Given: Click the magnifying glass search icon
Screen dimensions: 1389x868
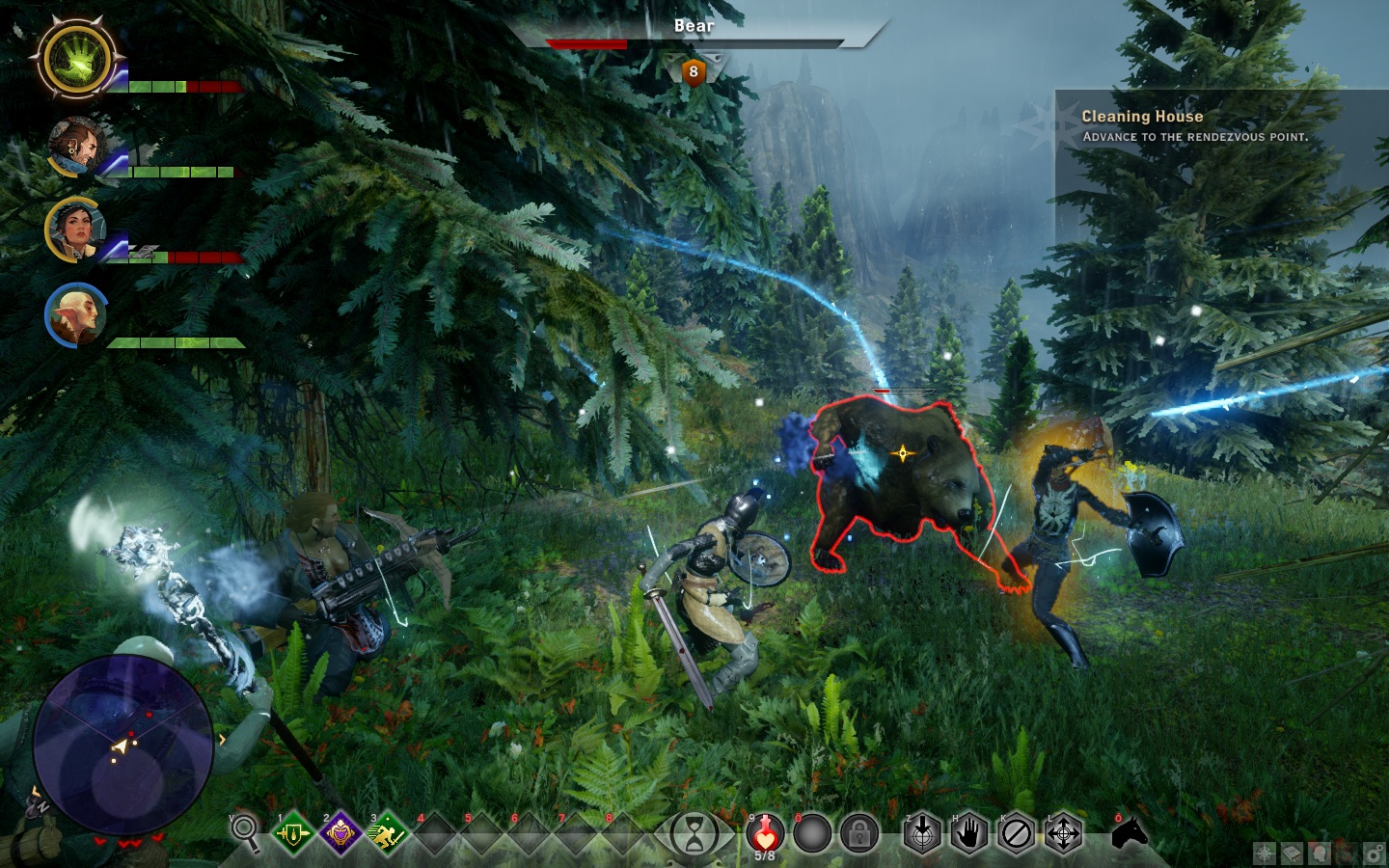Looking at the screenshot, I should (245, 832).
